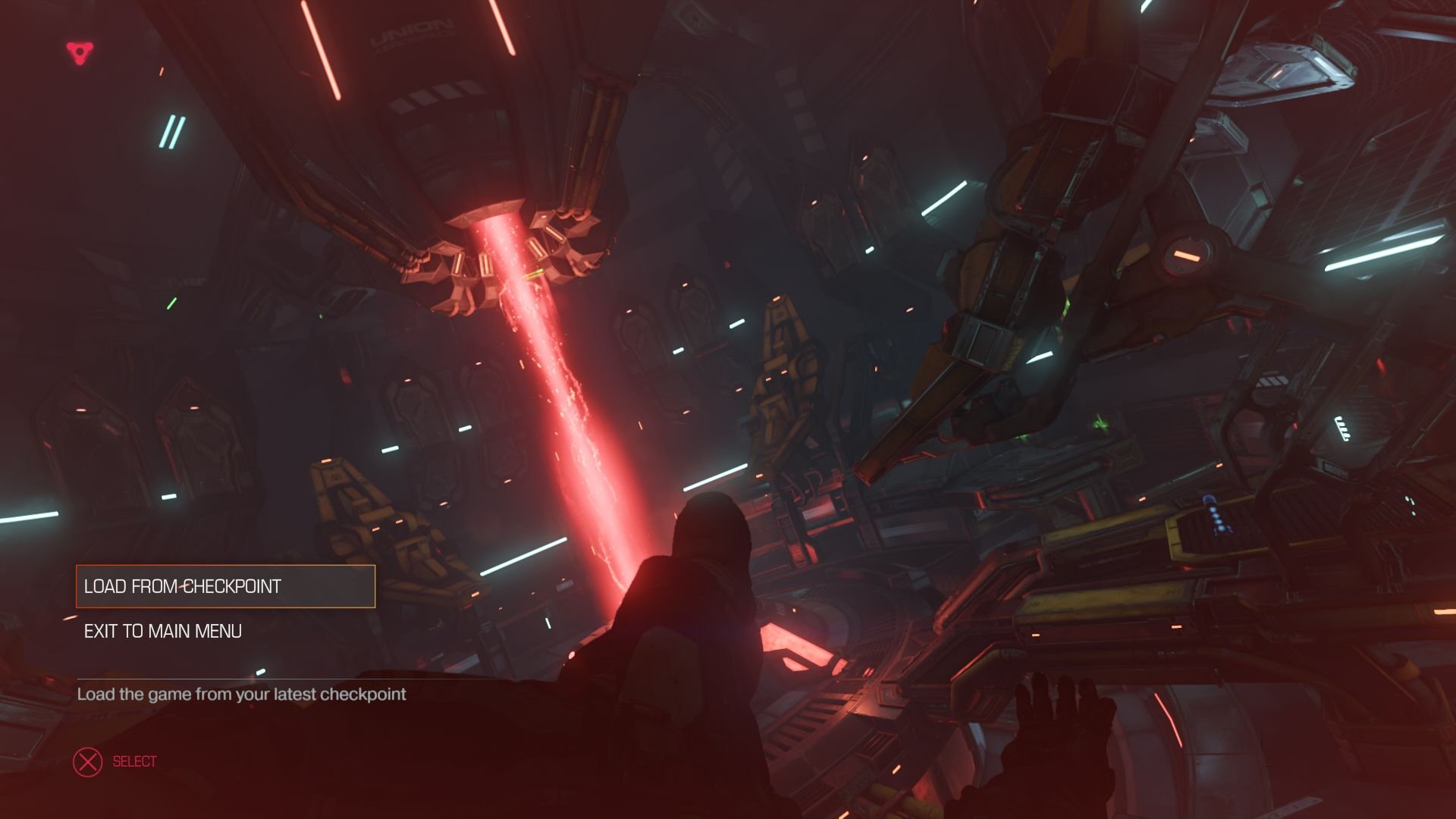Click the SELECT label text
This screenshot has height=819, width=1456.
[x=133, y=761]
